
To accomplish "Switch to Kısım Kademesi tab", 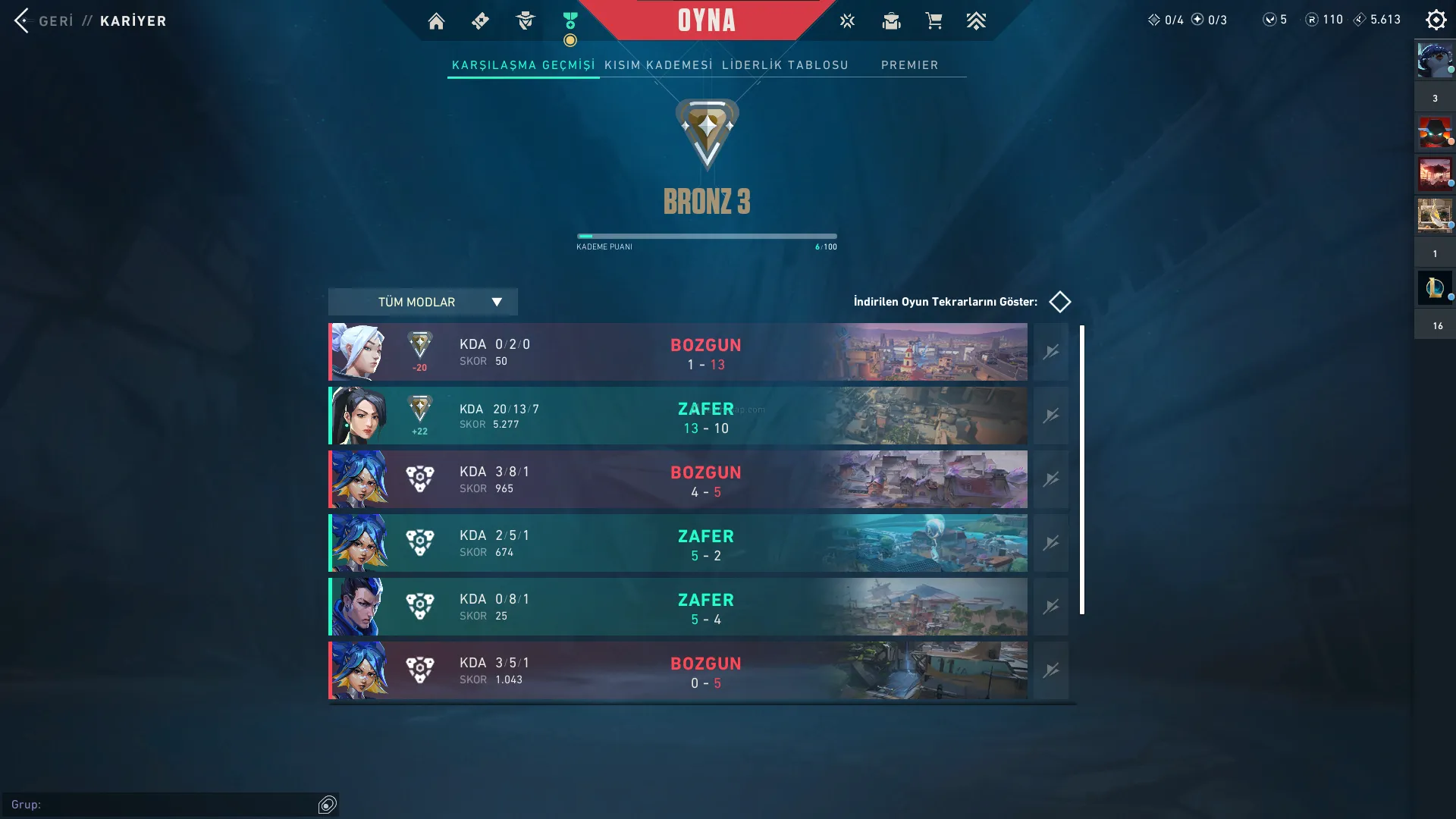I will pos(658,65).
